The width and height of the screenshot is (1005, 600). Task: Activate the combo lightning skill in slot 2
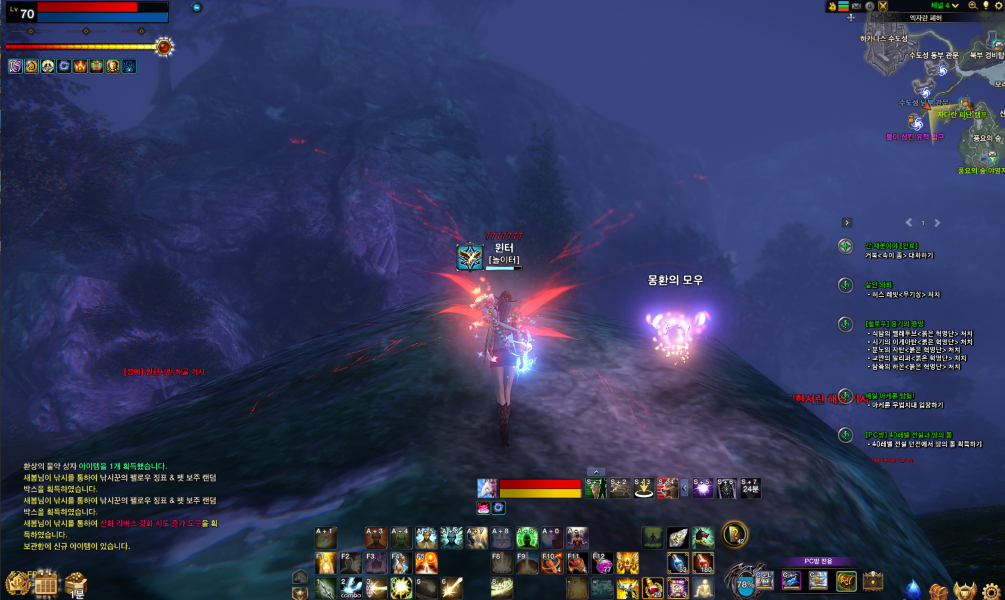pyautogui.click(x=350, y=587)
